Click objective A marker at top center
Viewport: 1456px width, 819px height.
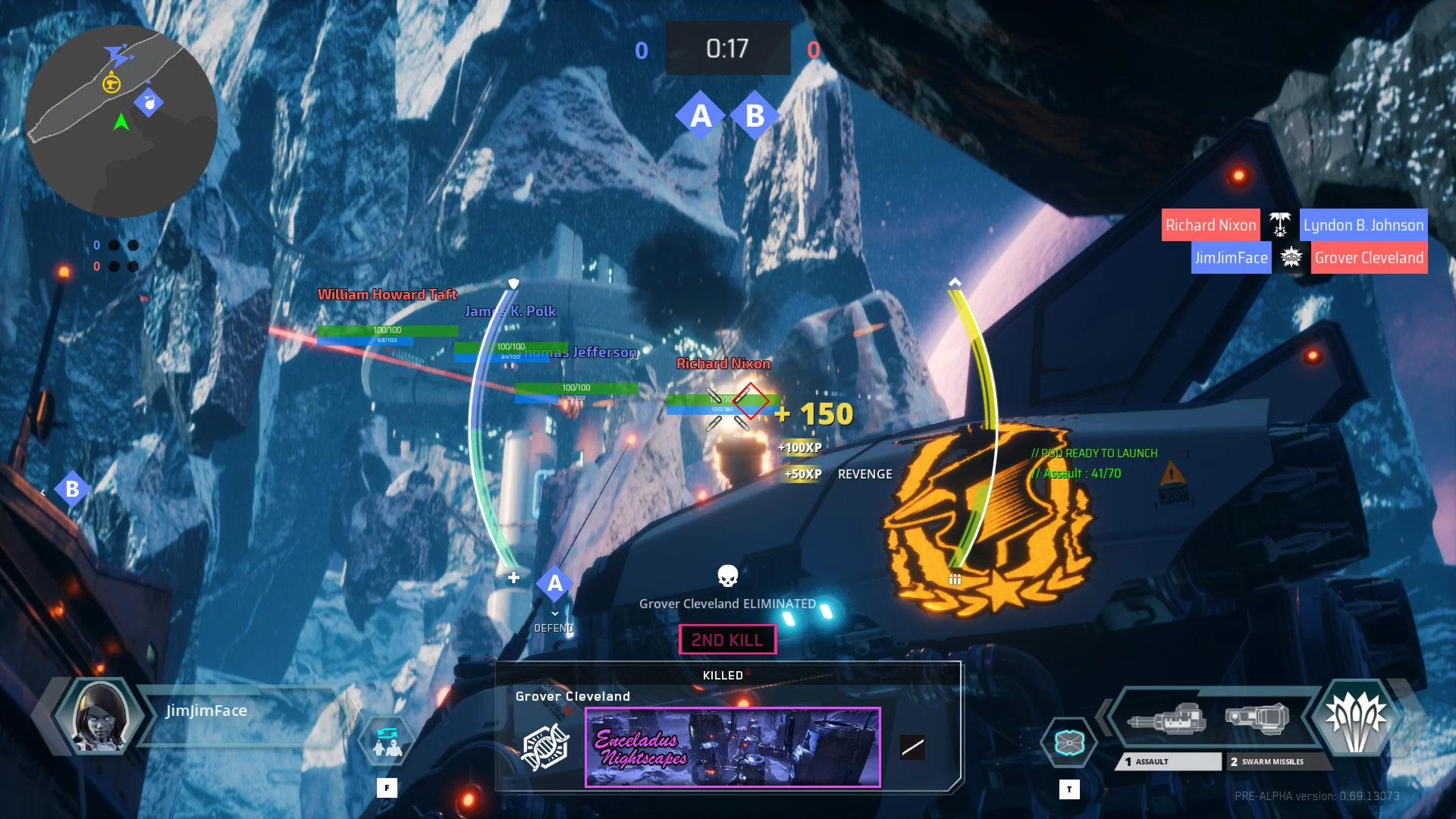pos(701,116)
